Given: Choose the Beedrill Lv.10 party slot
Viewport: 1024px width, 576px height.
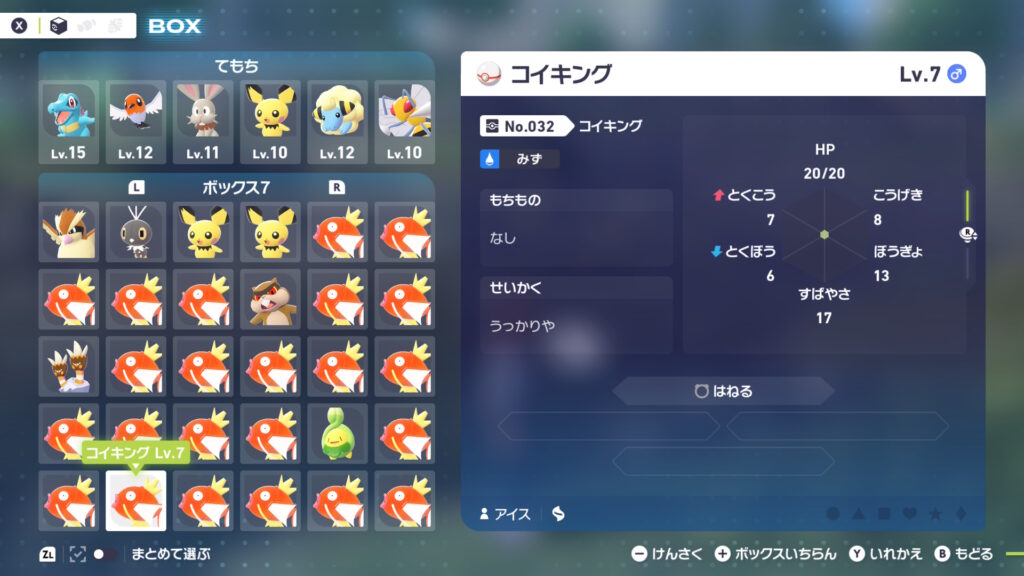Looking at the screenshot, I should [x=404, y=122].
